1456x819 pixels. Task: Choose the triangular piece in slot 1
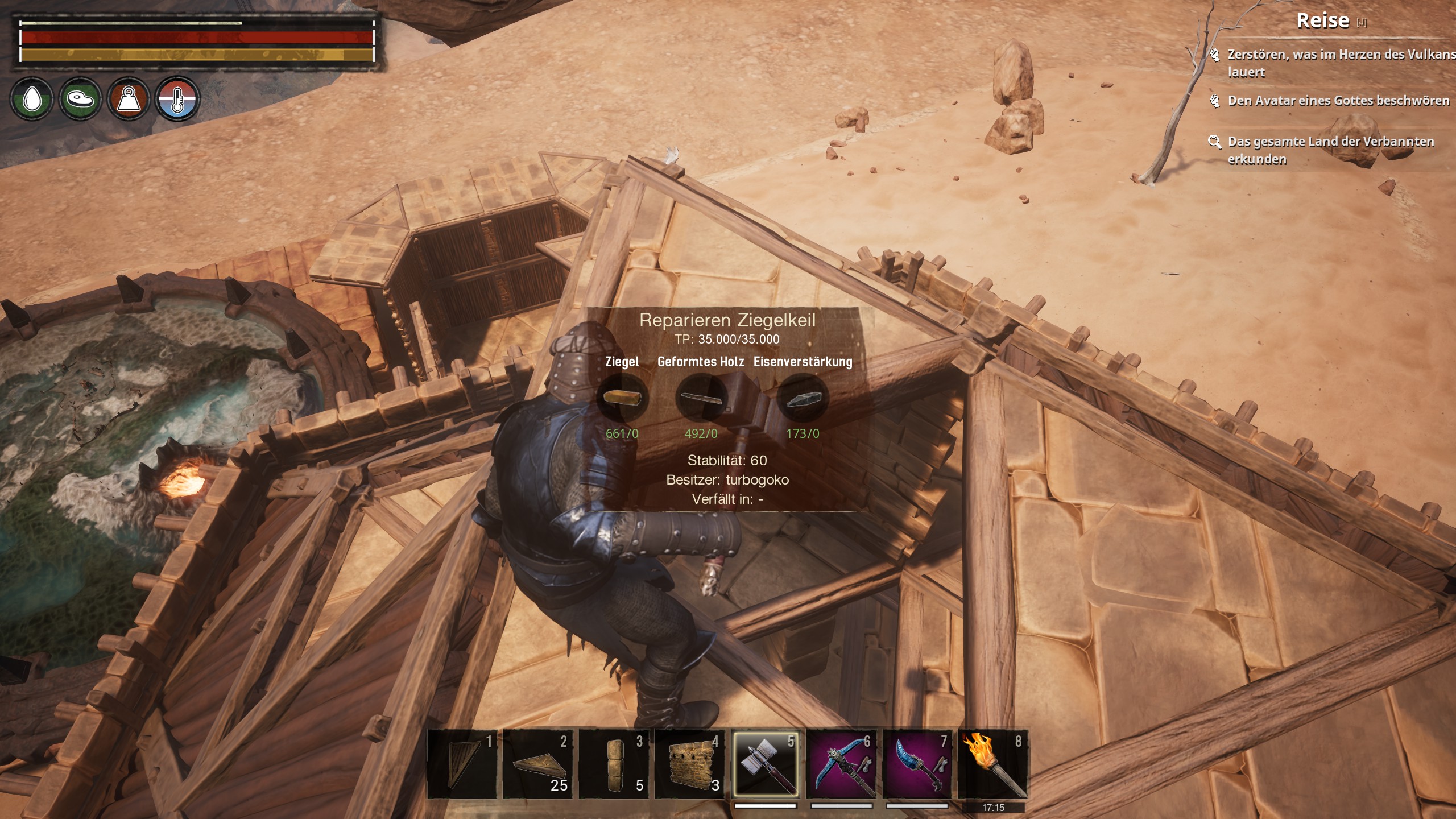click(x=462, y=764)
